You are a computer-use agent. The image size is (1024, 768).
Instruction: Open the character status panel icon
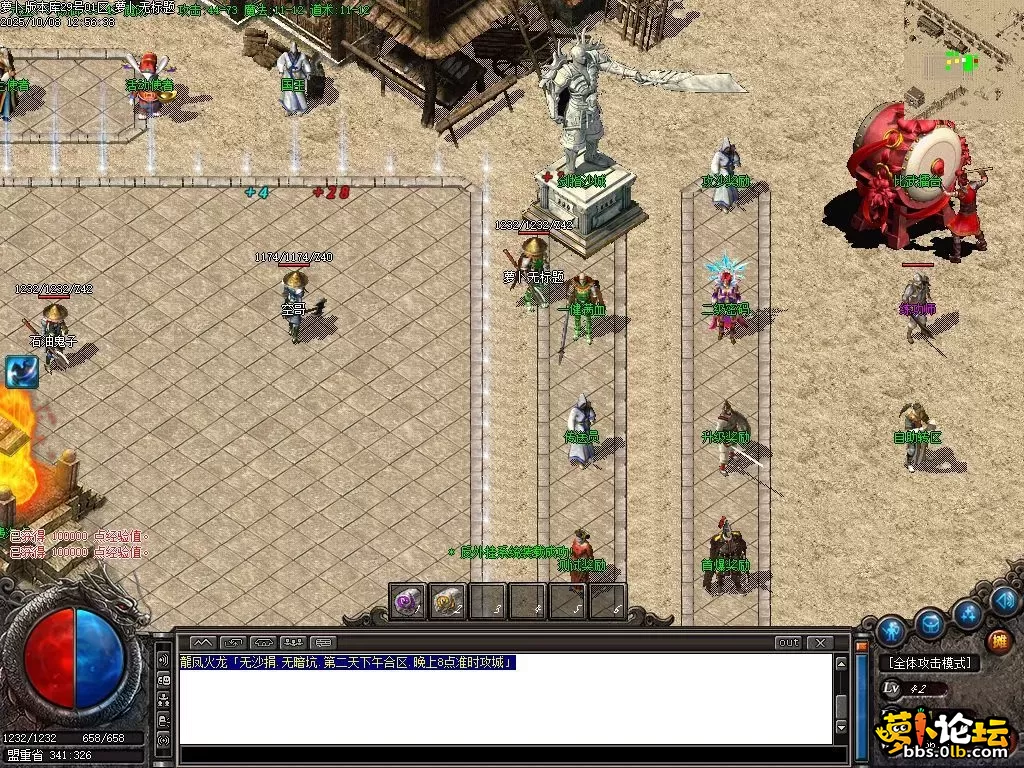point(890,631)
